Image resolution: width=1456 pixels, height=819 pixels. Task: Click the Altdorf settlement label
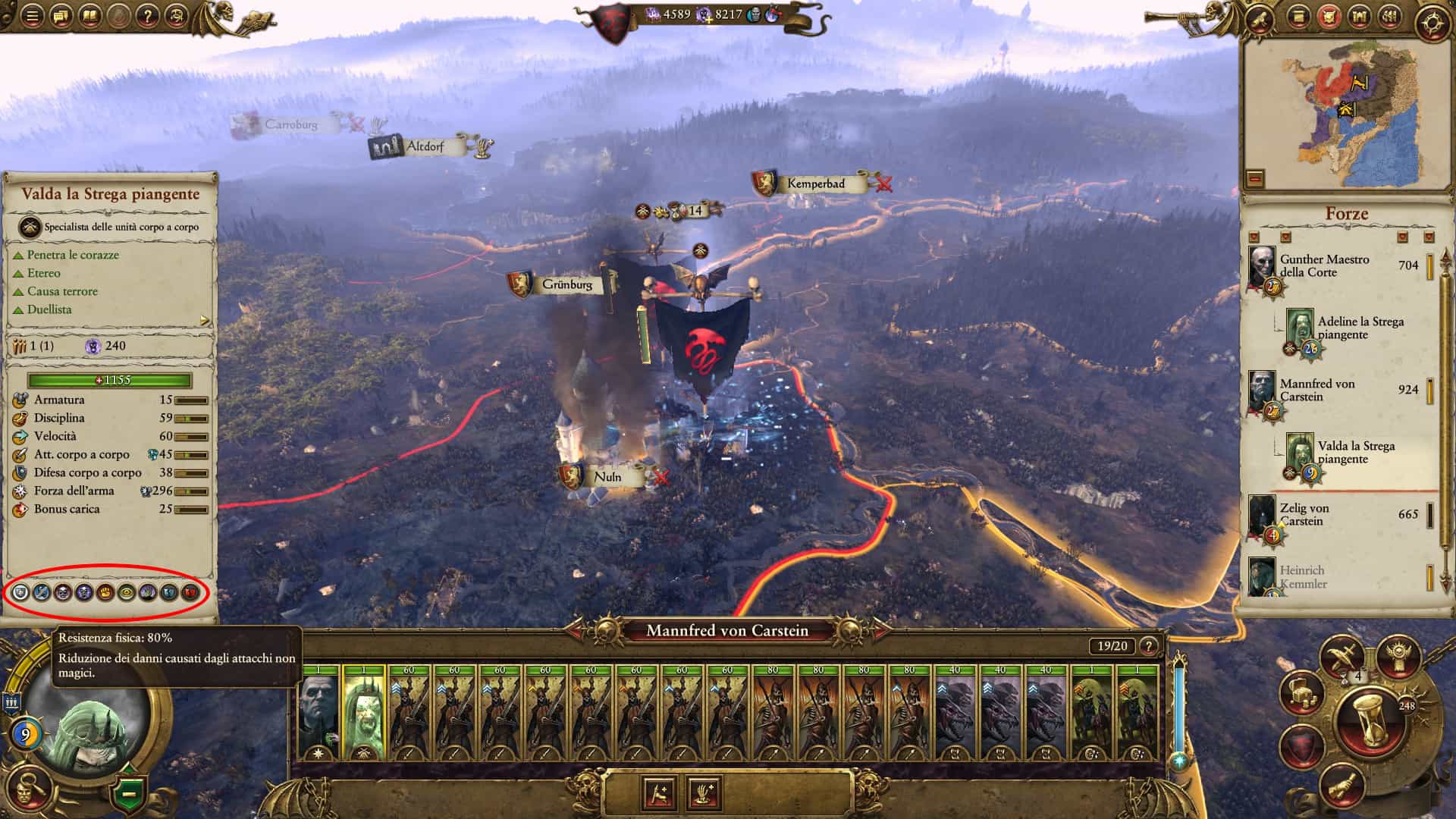[x=425, y=146]
